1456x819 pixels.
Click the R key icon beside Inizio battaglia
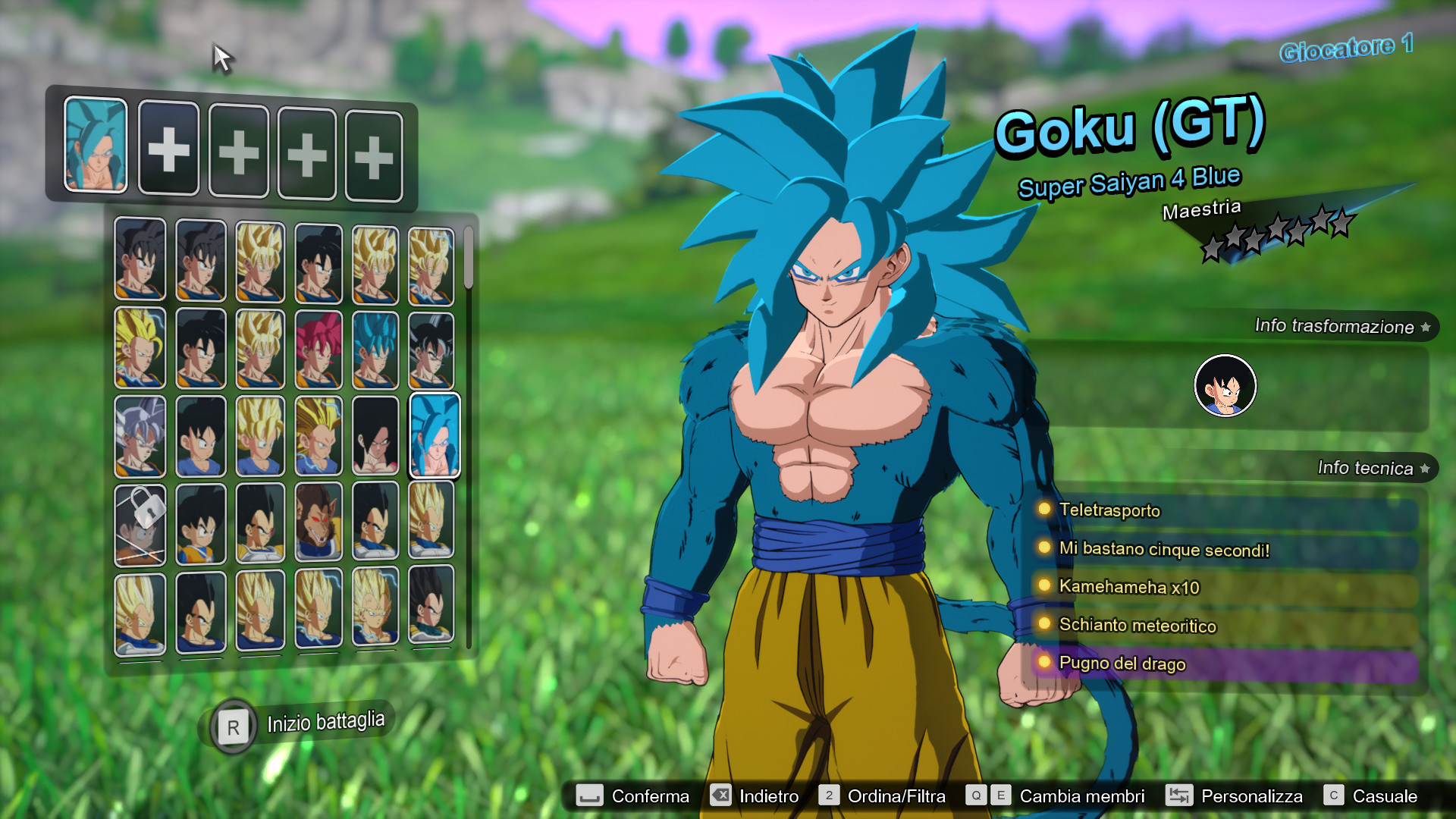tap(234, 726)
